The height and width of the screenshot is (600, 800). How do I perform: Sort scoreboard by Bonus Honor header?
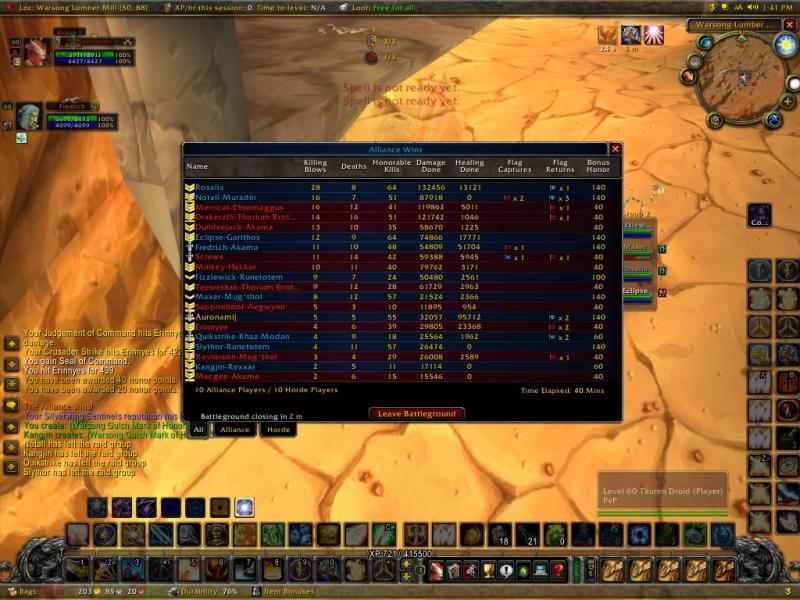pos(598,166)
